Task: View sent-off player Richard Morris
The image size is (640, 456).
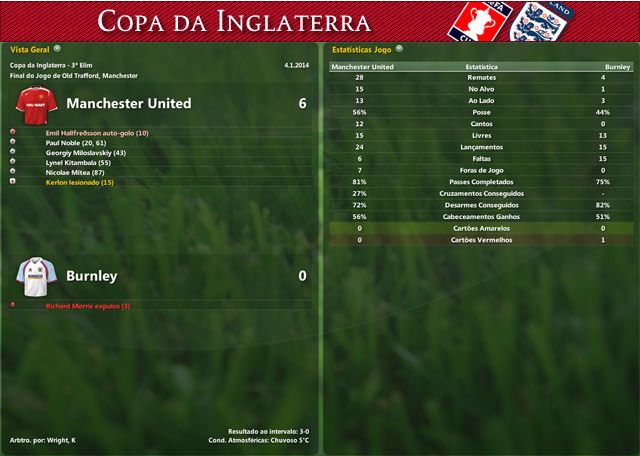Action: point(88,306)
